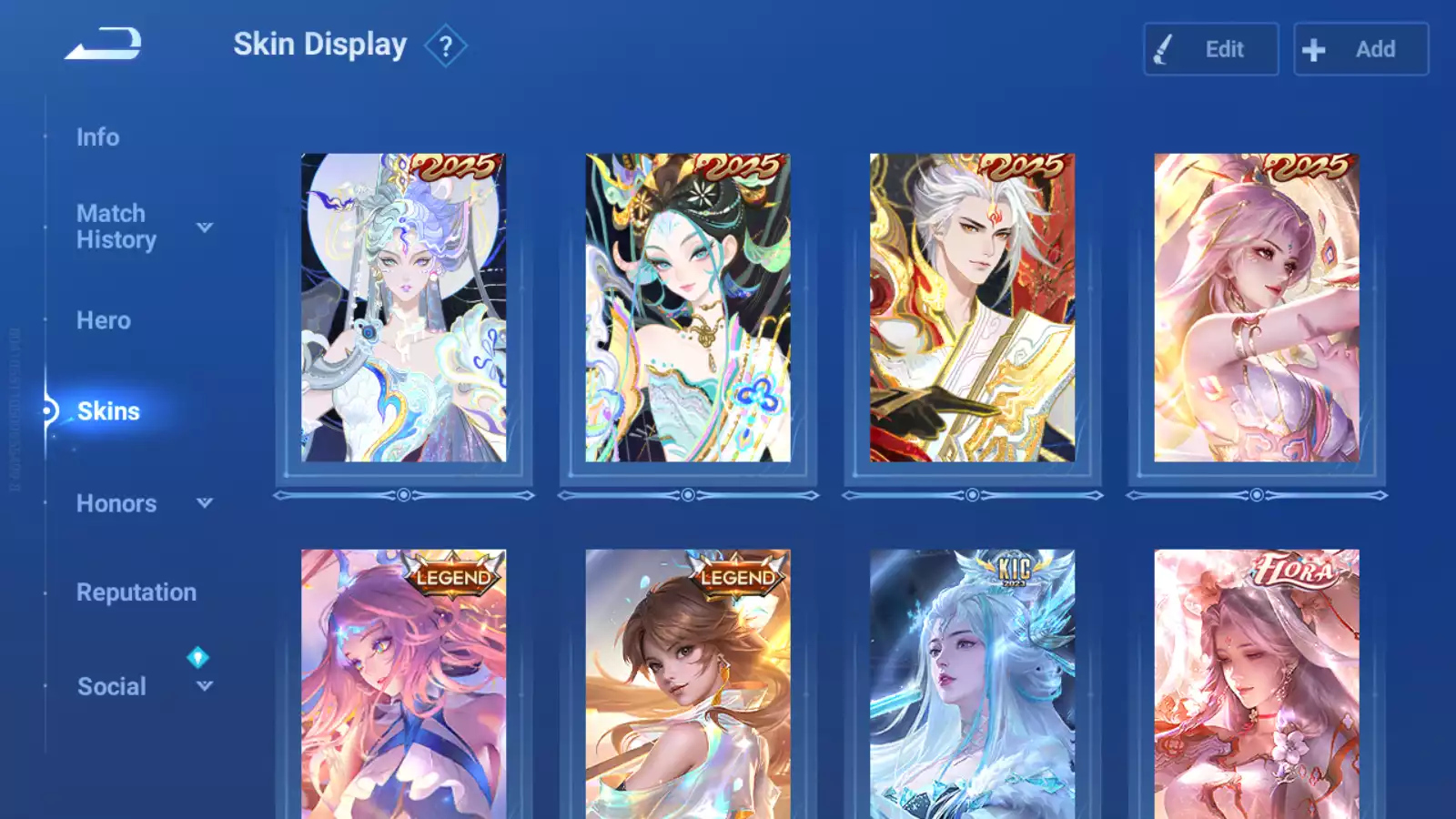The image size is (1456, 819).
Task: Expand the Honors dropdown arrow
Action: click(205, 502)
